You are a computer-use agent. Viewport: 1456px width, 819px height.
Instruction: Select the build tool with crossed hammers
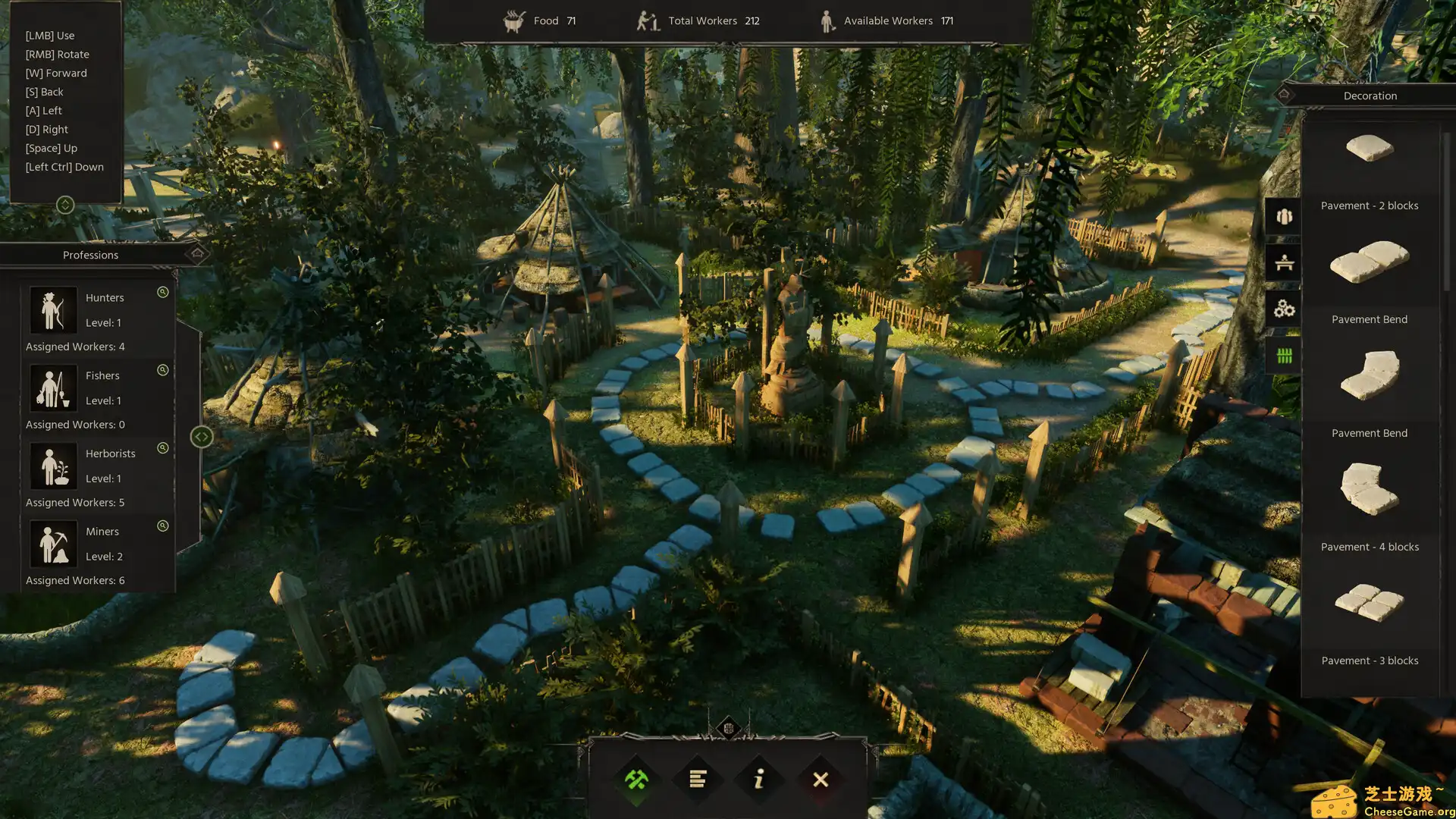tap(636, 780)
